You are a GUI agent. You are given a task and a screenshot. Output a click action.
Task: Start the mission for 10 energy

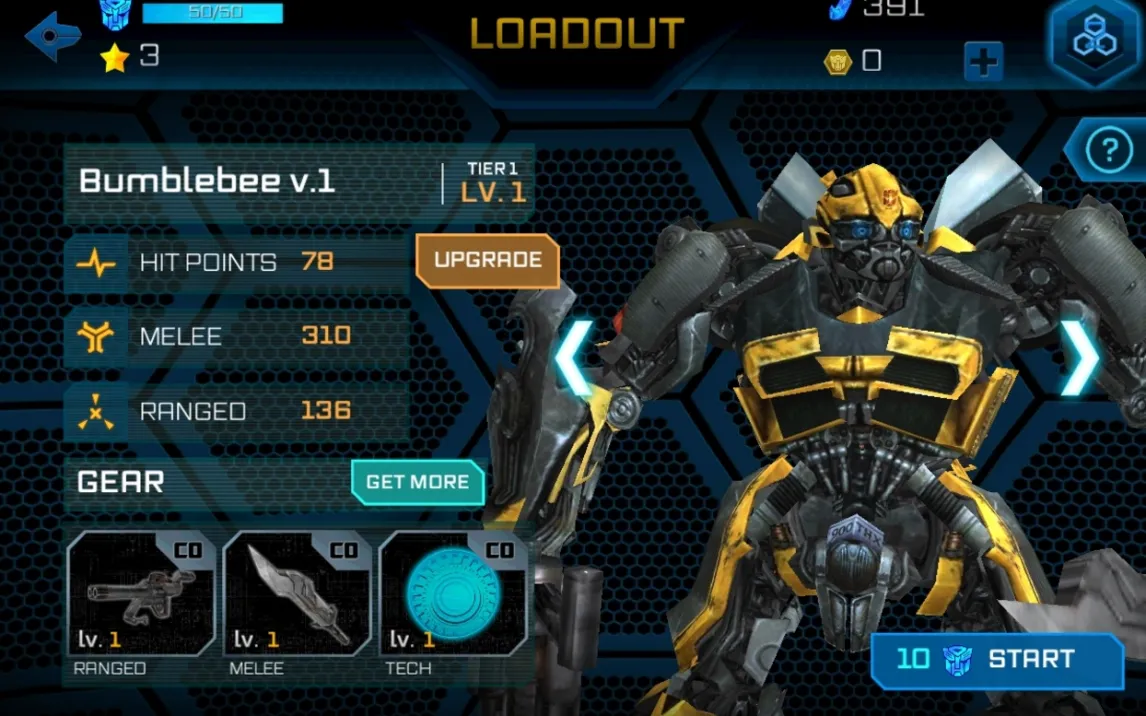coord(997,659)
